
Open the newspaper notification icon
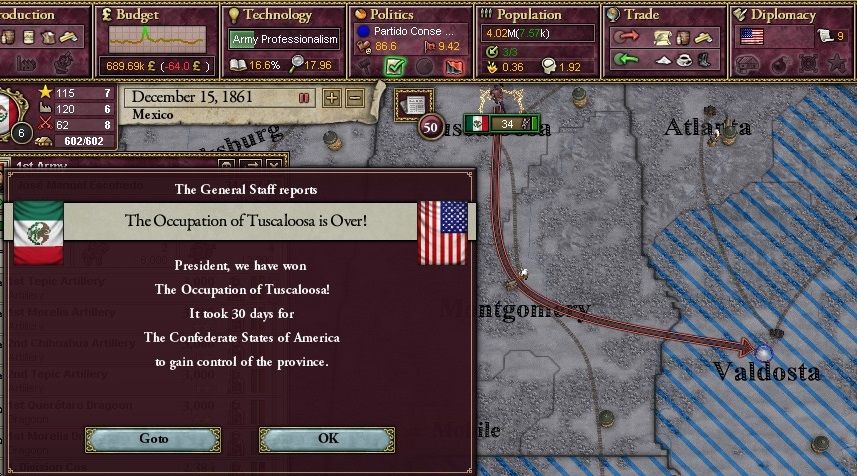[x=410, y=102]
